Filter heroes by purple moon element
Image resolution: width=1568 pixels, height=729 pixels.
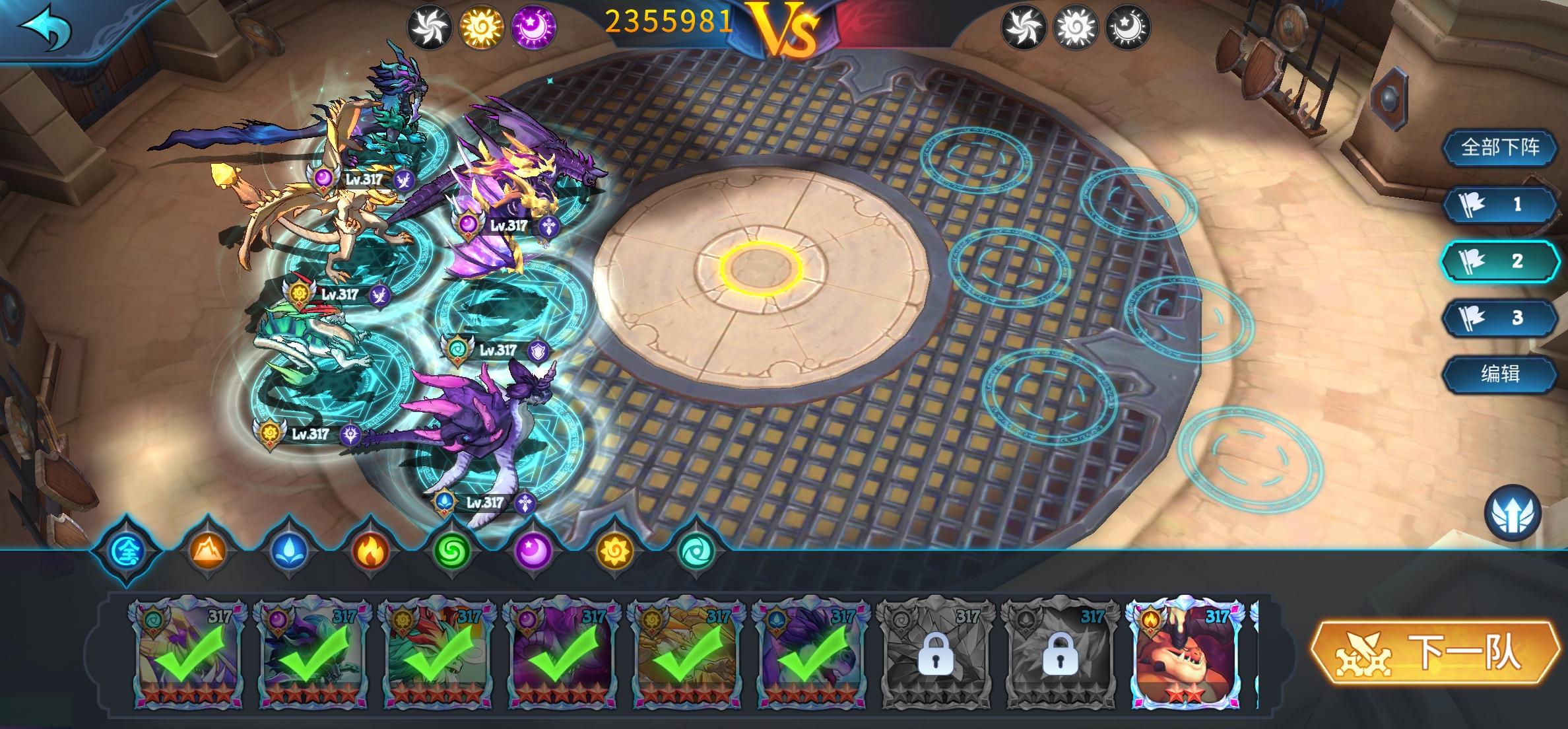pos(533,550)
